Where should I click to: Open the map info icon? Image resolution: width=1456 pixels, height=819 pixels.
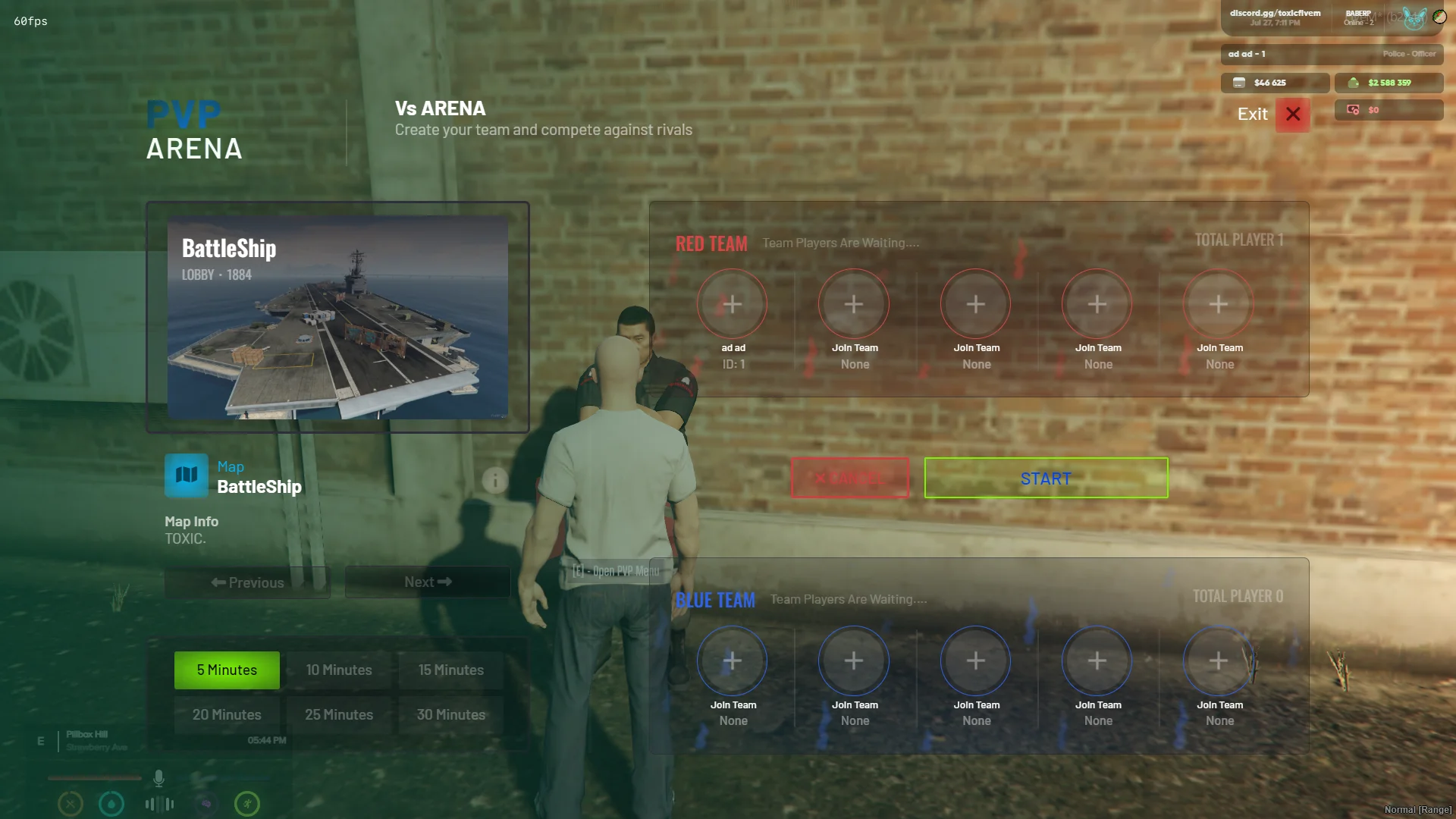tap(495, 480)
